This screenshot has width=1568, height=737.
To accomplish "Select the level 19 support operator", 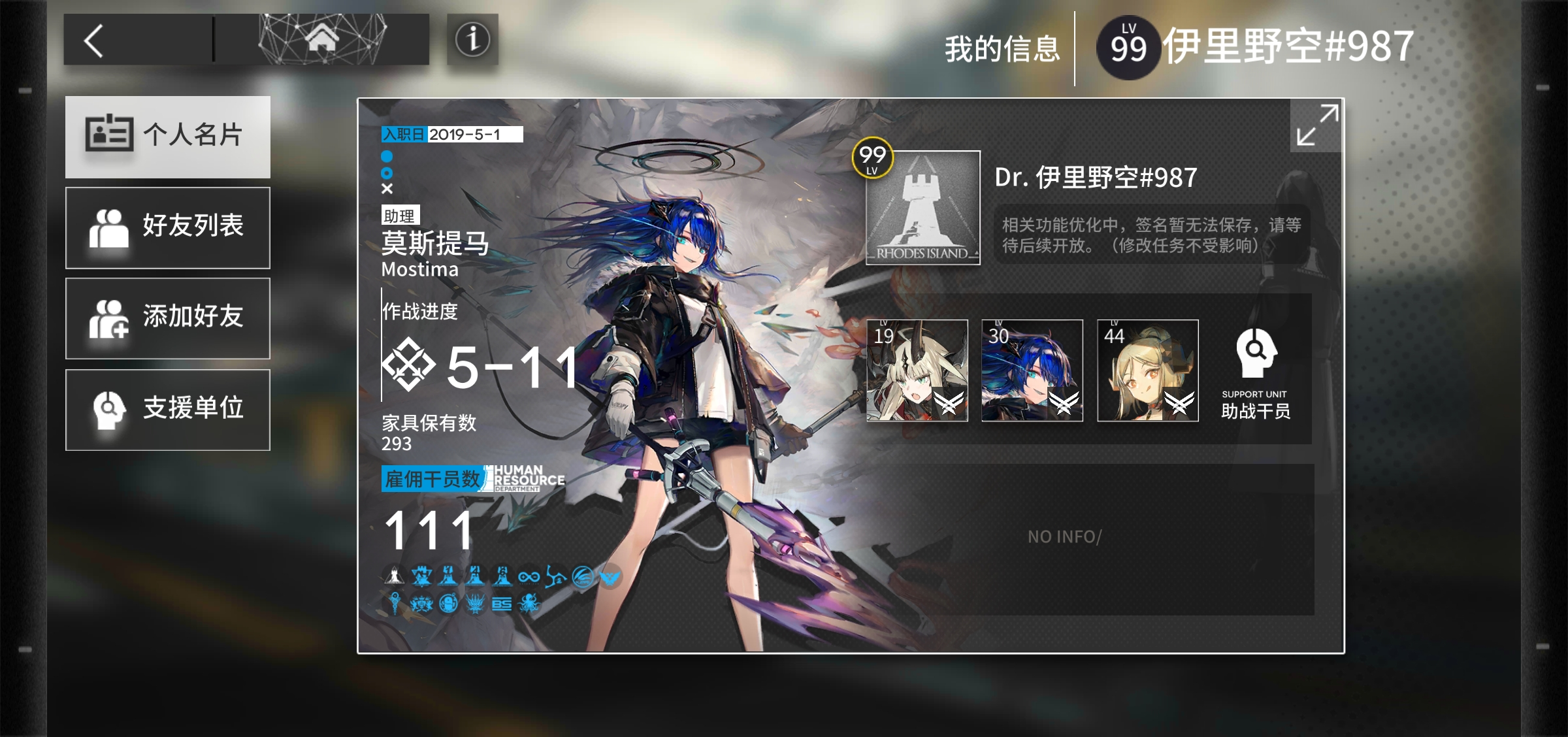I will coord(917,370).
